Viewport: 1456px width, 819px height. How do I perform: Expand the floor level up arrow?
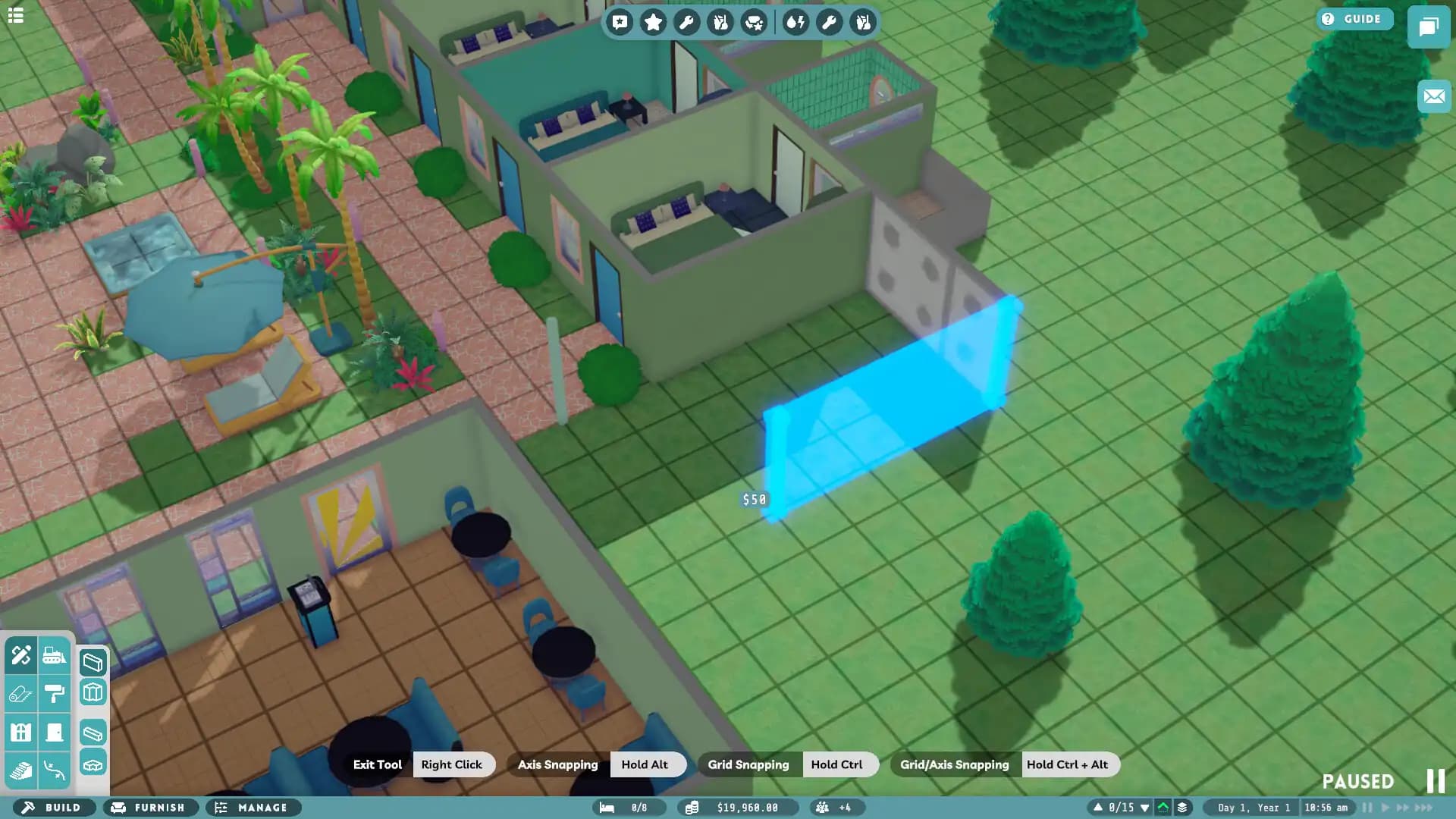point(1098,807)
